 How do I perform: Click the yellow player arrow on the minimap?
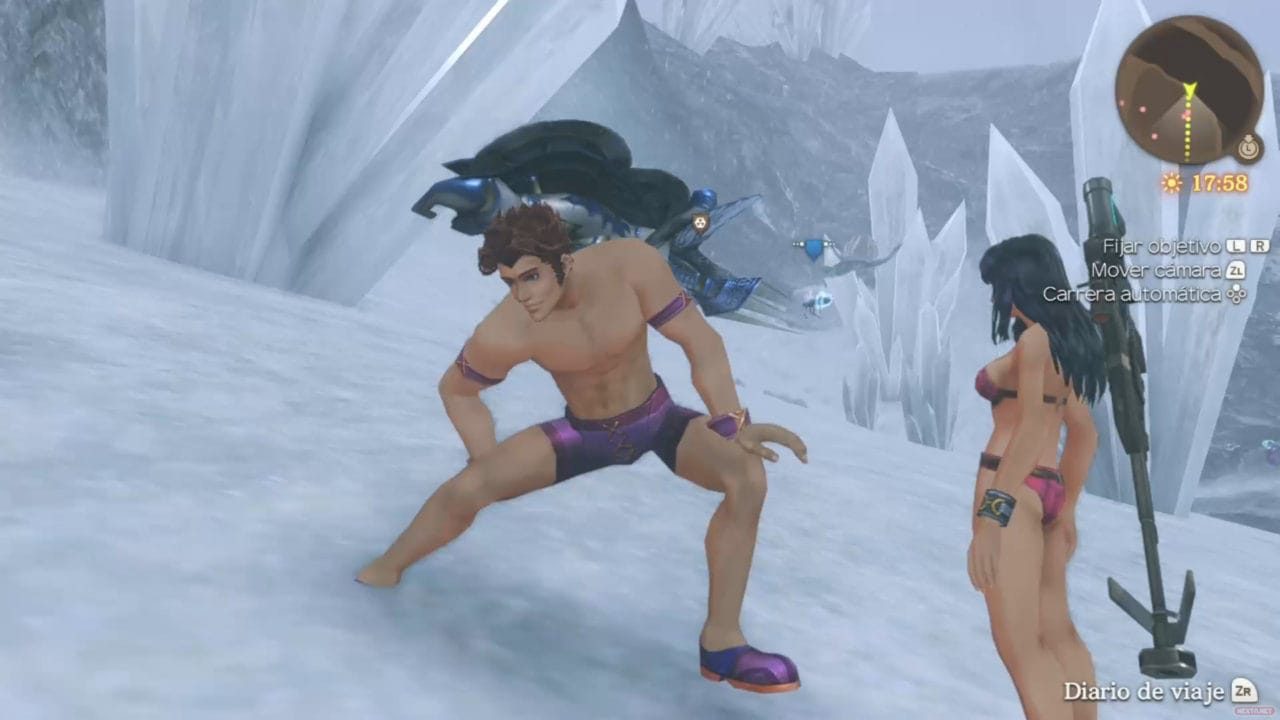pyautogui.click(x=1189, y=90)
